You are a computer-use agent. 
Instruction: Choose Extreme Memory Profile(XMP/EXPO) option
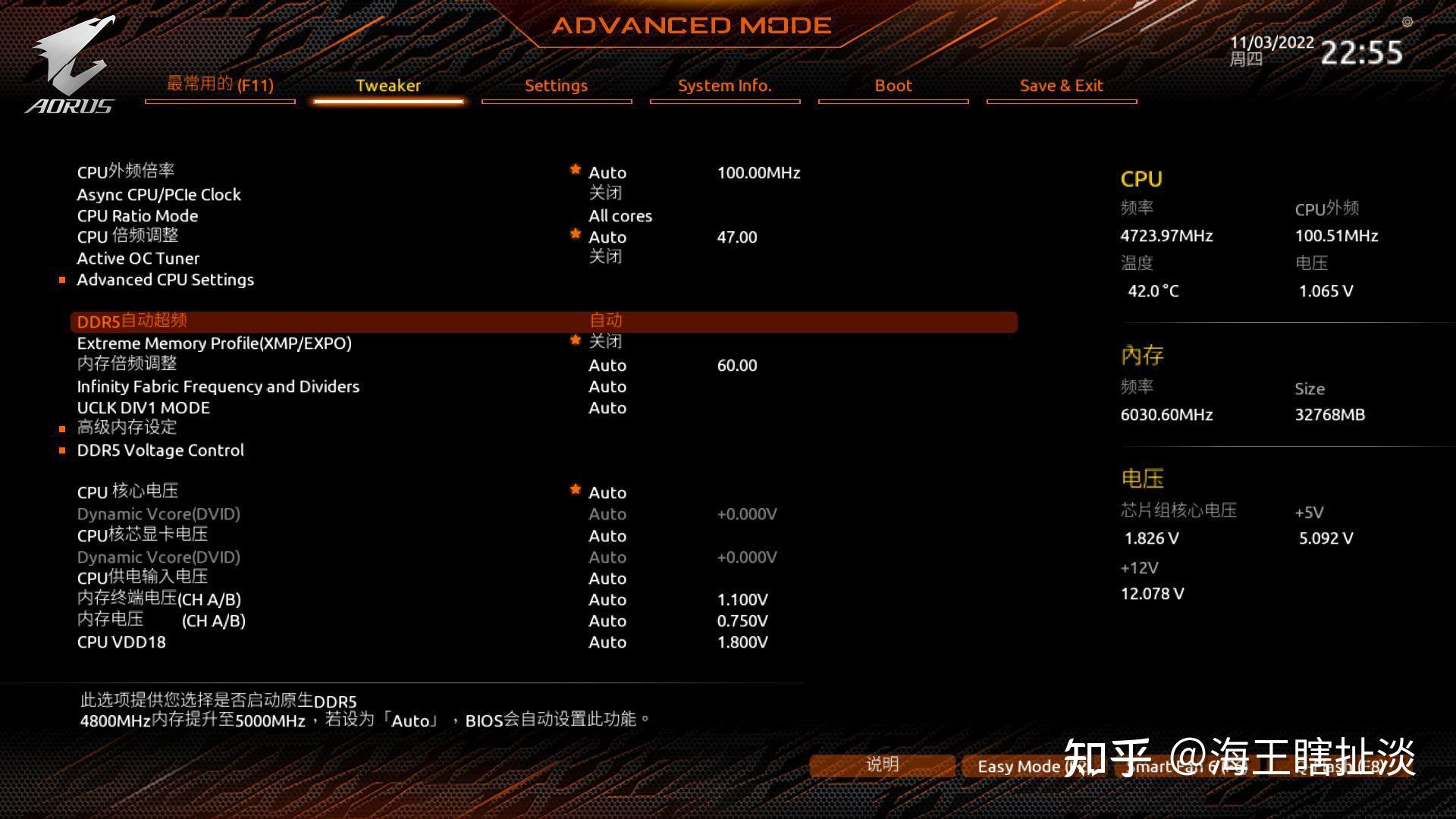pos(214,344)
